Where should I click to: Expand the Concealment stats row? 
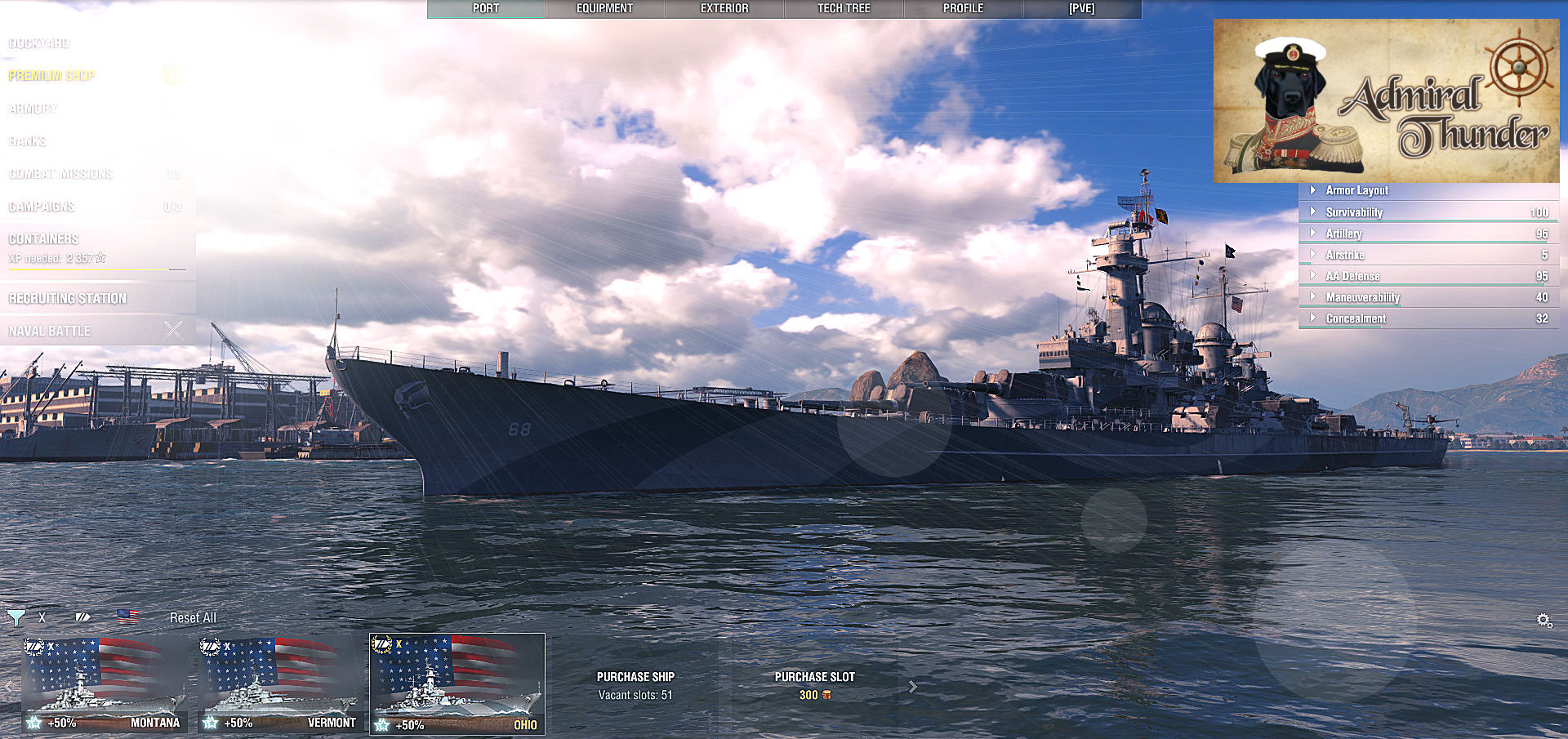(1356, 318)
